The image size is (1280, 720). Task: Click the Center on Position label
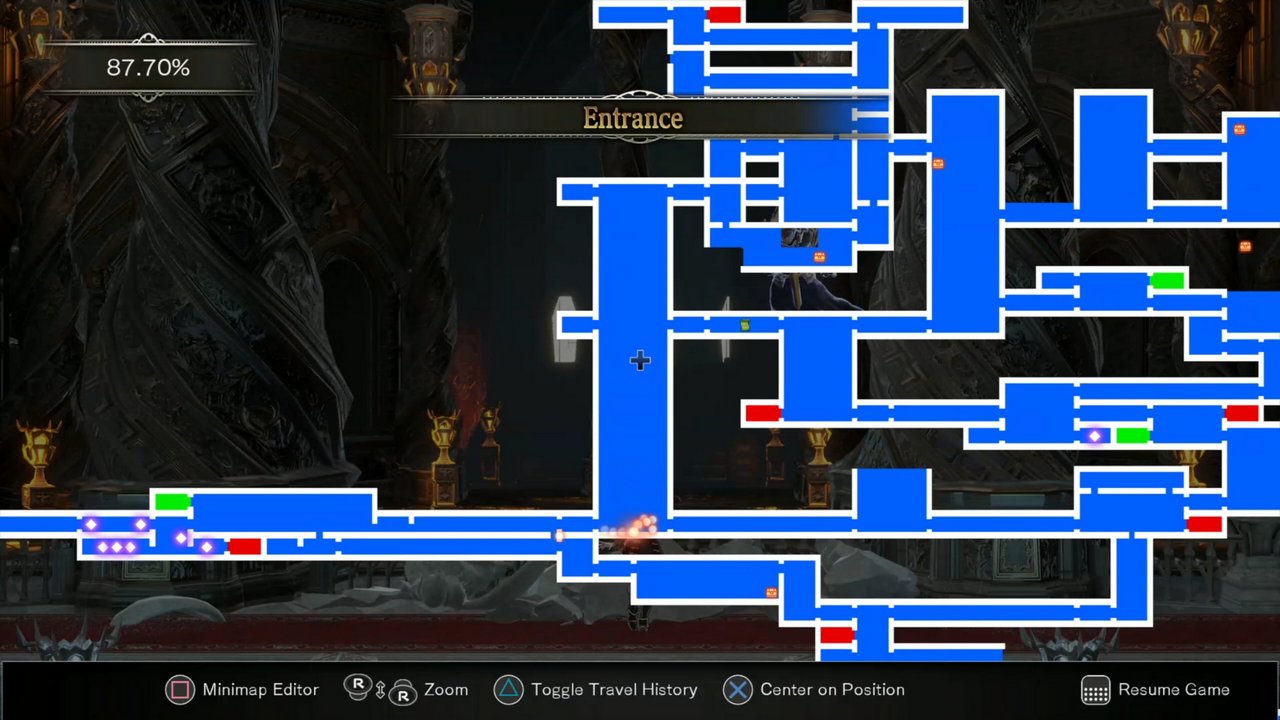click(x=832, y=690)
